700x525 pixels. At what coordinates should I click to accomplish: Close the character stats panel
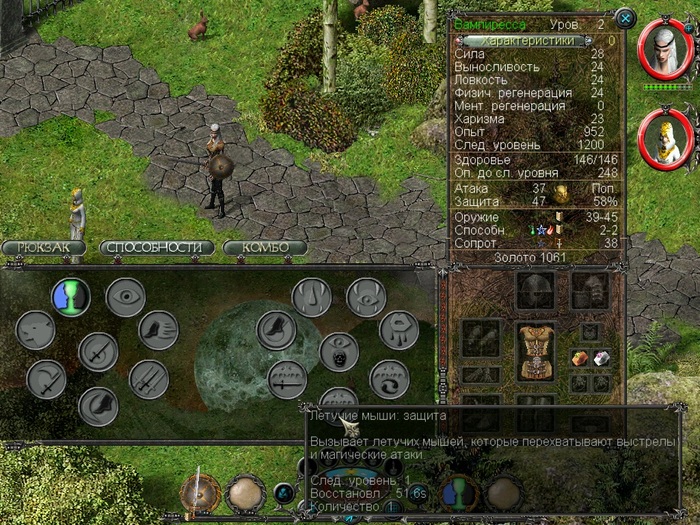(625, 17)
